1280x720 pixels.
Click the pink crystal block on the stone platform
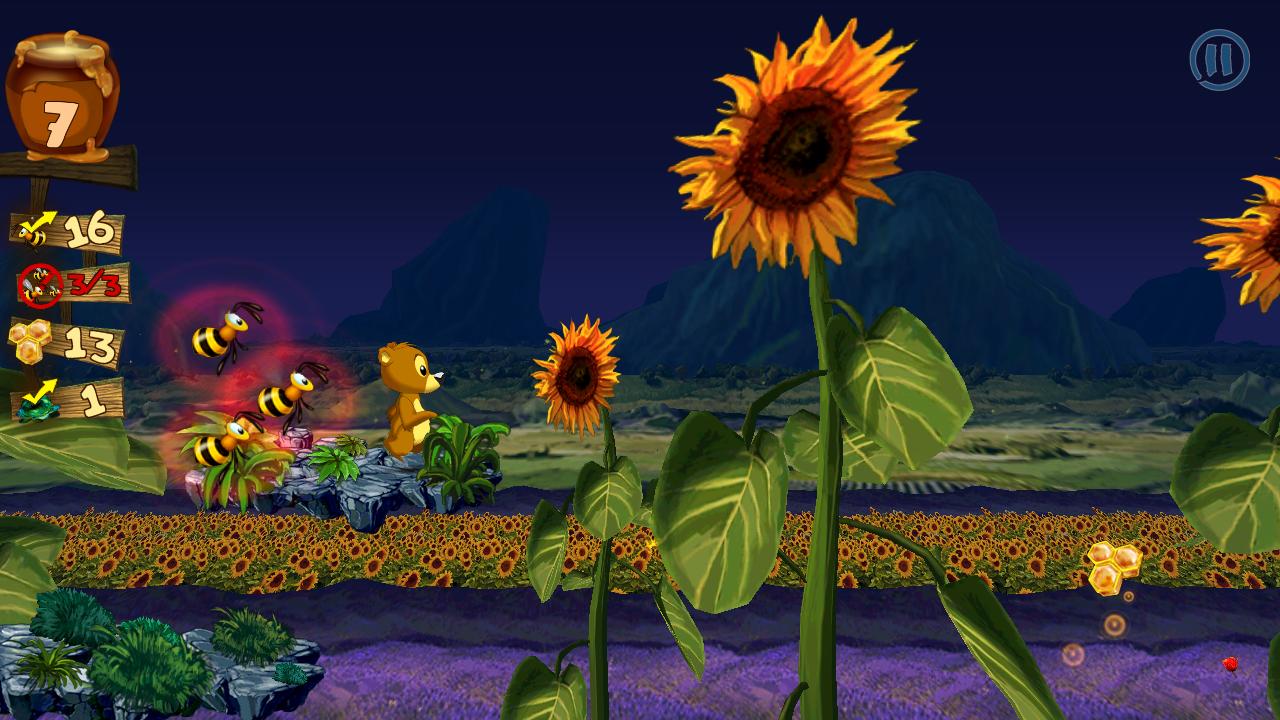point(296,438)
